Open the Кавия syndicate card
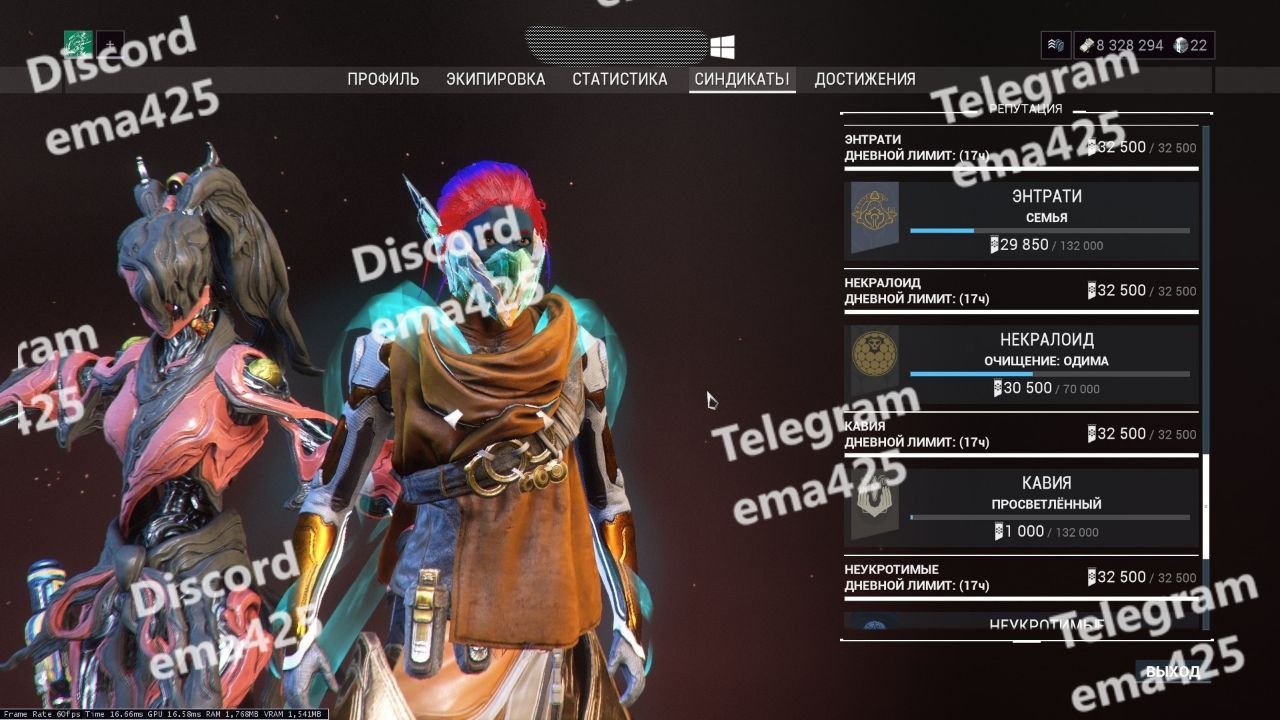The width and height of the screenshot is (1280, 720). [x=1021, y=507]
